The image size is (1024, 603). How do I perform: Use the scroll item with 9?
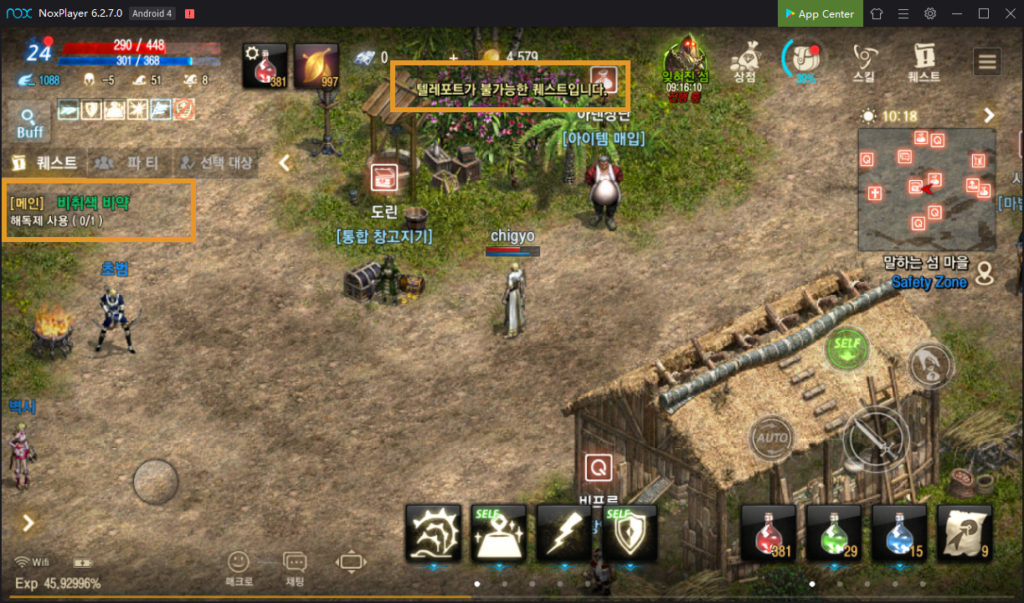[964, 532]
